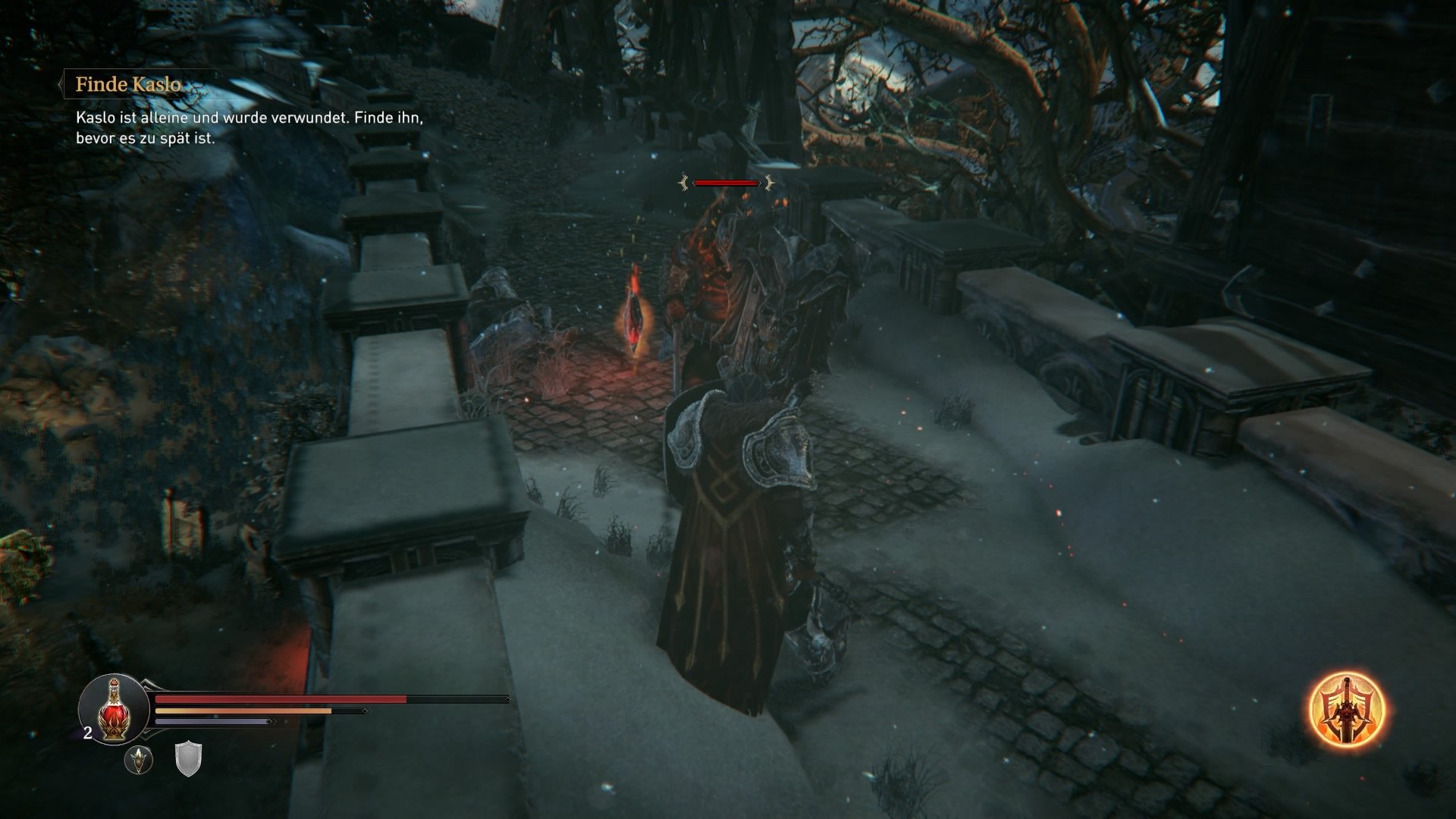Image resolution: width=1456 pixels, height=819 pixels.
Task: Click the potion count number 2
Action: (x=87, y=733)
